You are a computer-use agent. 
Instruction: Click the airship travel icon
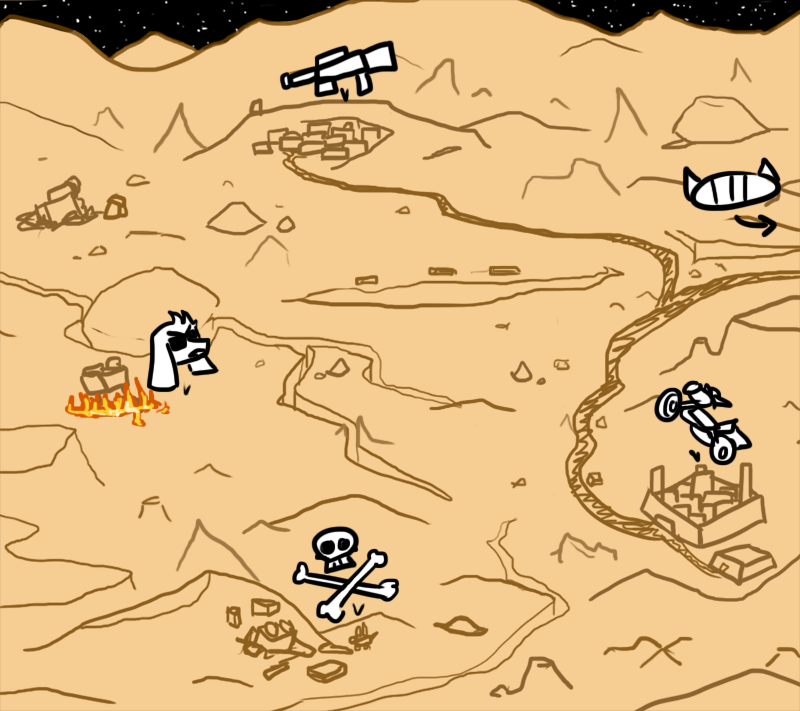(x=730, y=189)
